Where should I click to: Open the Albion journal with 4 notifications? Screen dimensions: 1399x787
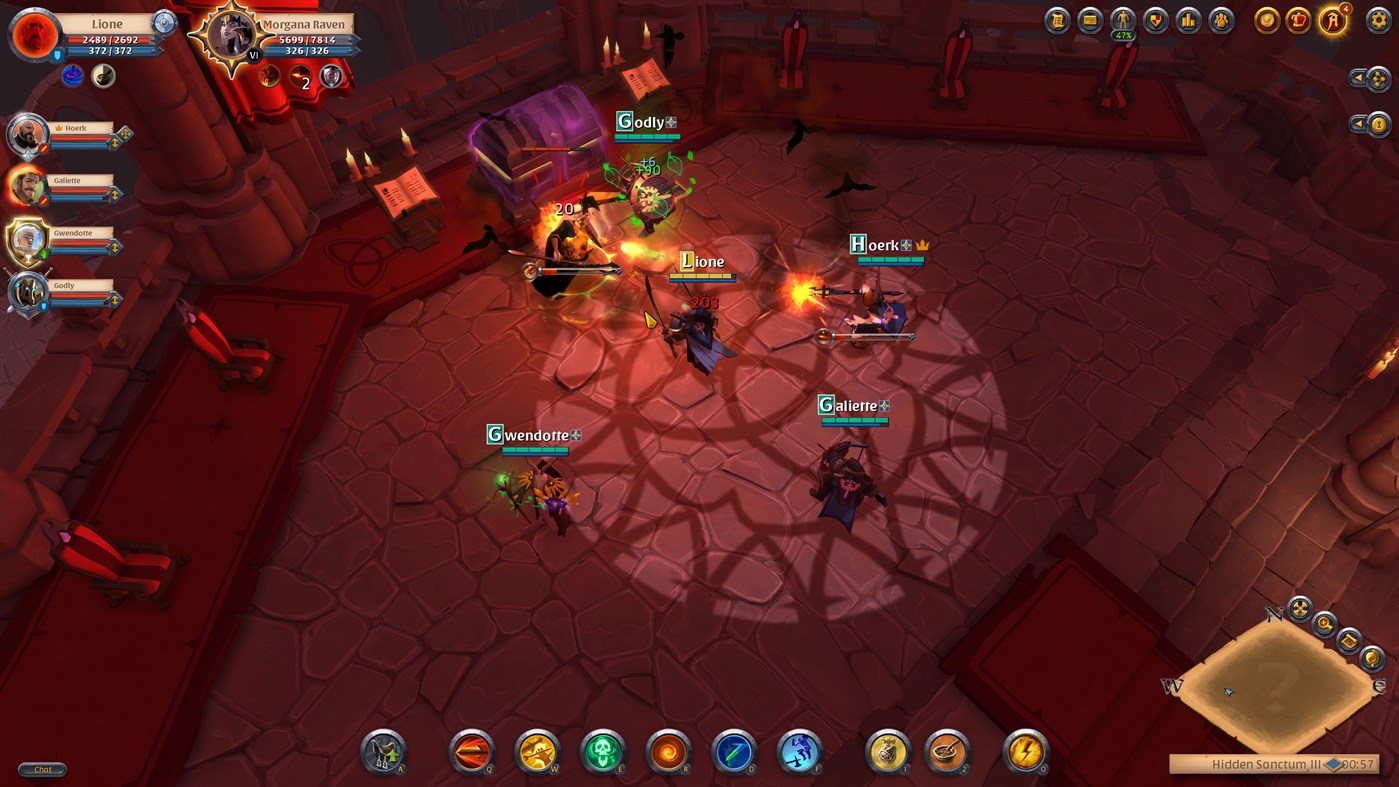(x=1333, y=21)
